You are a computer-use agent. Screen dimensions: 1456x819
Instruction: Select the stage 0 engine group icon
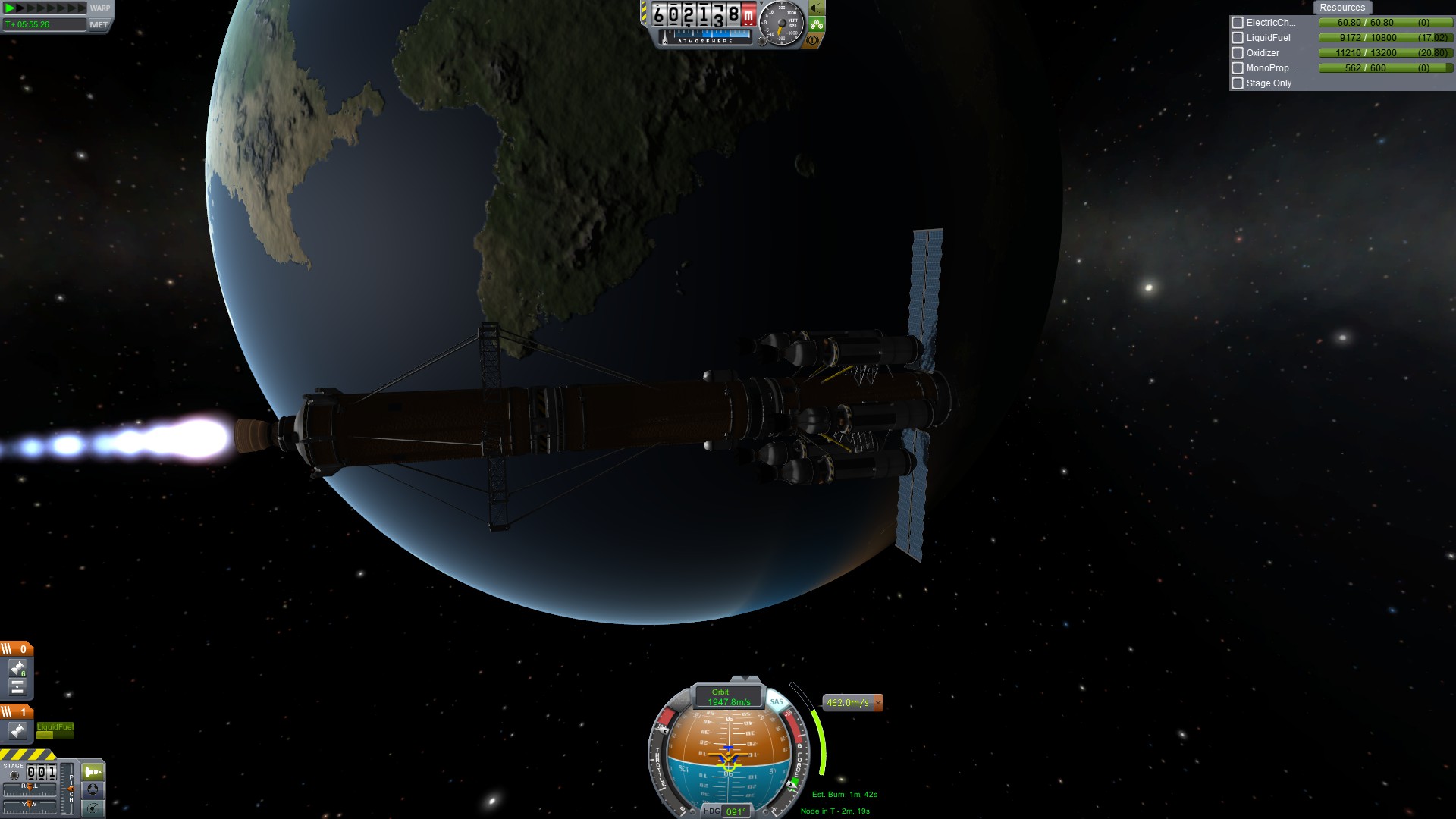17,668
